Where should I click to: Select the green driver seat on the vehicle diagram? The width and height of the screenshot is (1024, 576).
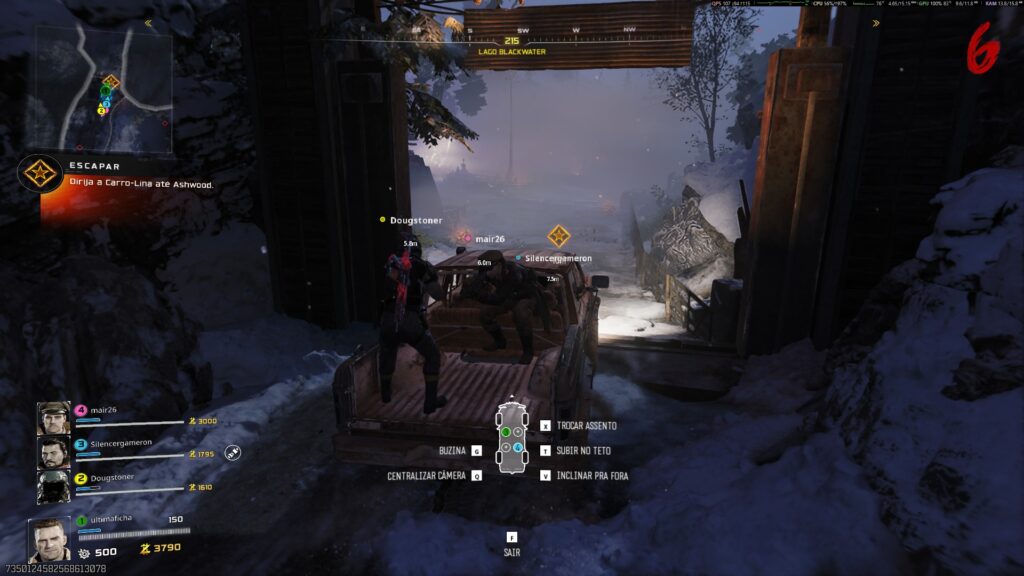point(505,432)
